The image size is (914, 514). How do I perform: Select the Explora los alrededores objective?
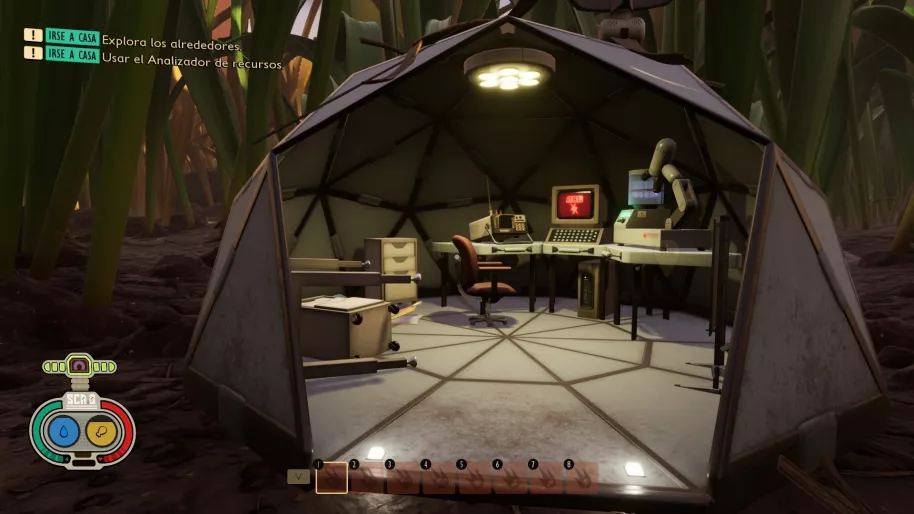point(172,45)
